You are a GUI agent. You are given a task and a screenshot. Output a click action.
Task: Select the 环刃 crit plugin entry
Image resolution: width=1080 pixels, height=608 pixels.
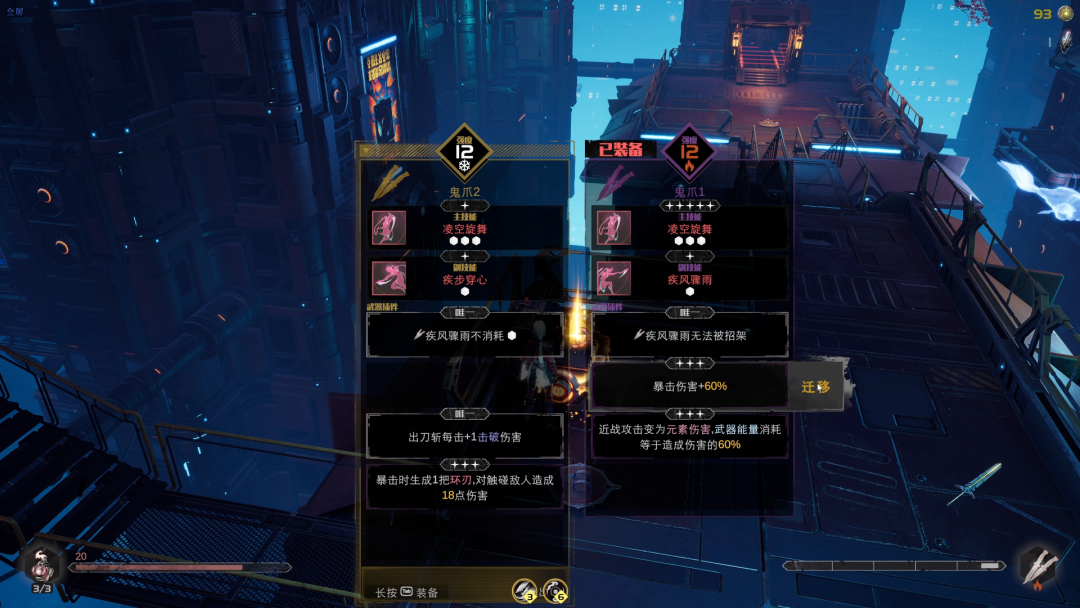click(x=465, y=487)
